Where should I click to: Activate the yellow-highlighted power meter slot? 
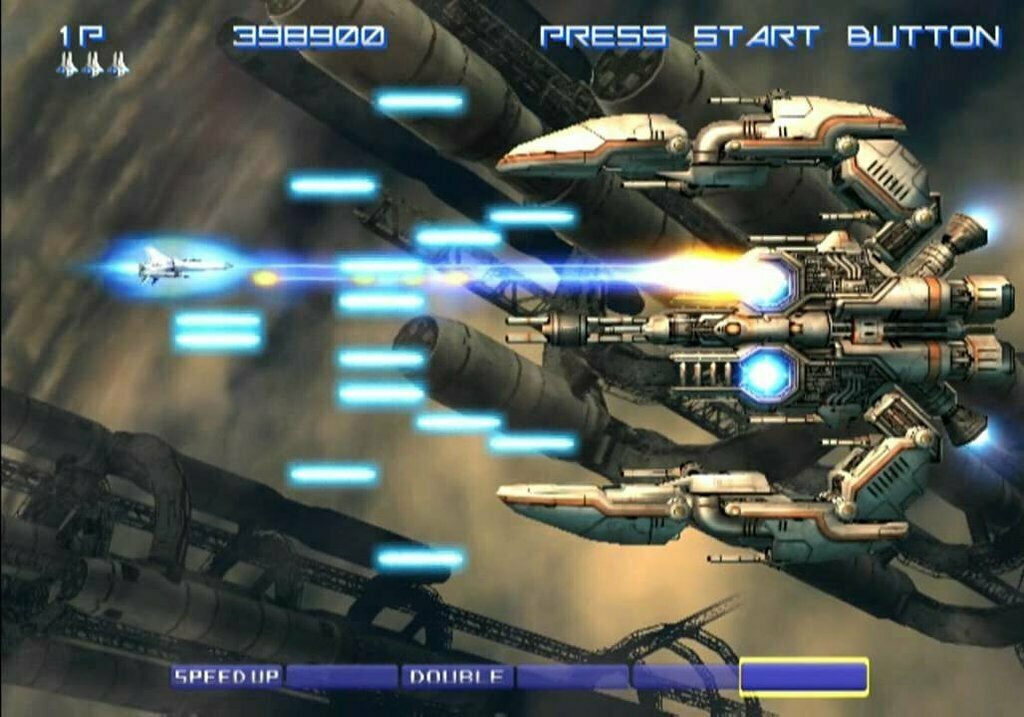[x=803, y=677]
